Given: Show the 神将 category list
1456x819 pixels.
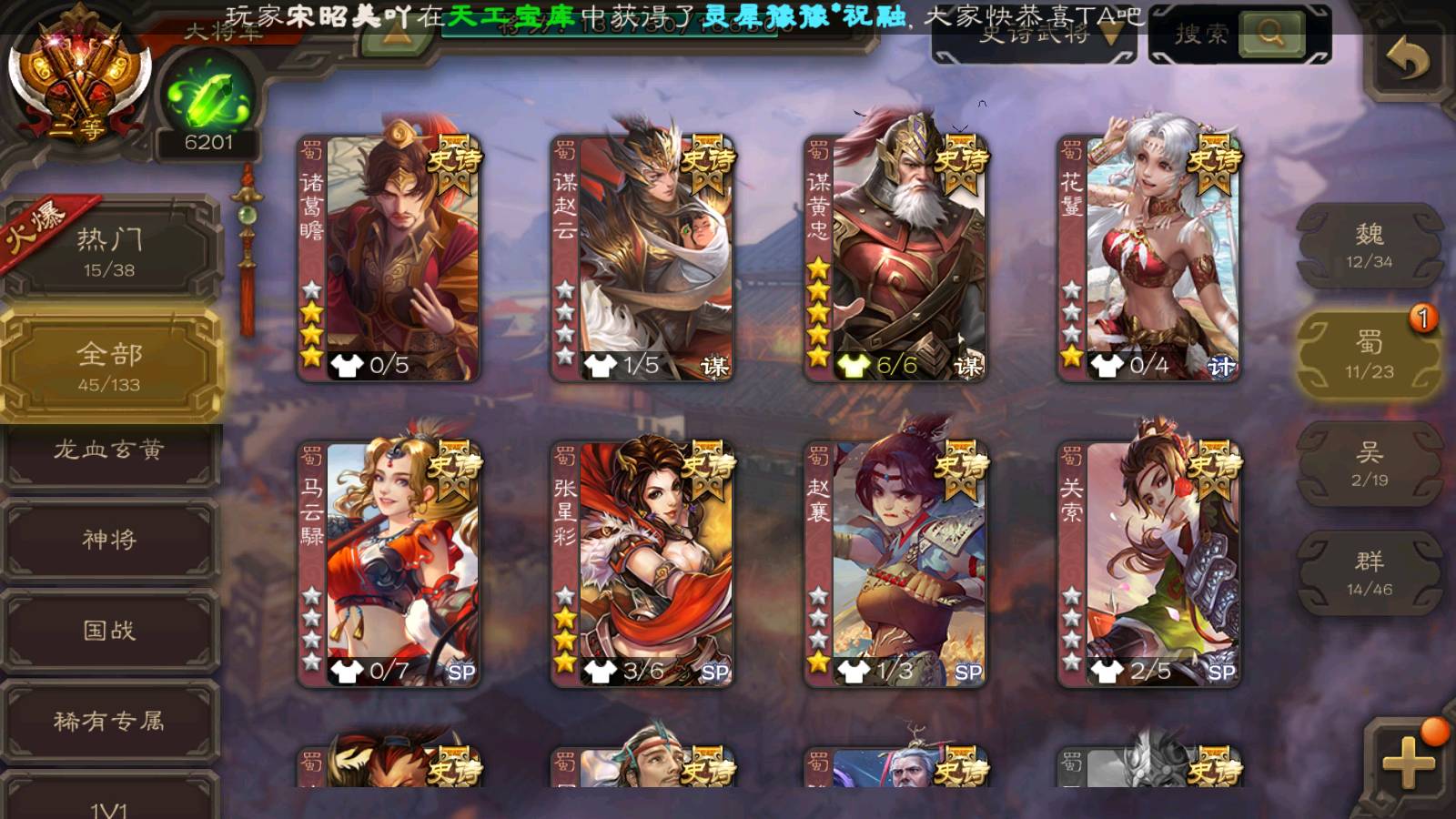Looking at the screenshot, I should (109, 540).
